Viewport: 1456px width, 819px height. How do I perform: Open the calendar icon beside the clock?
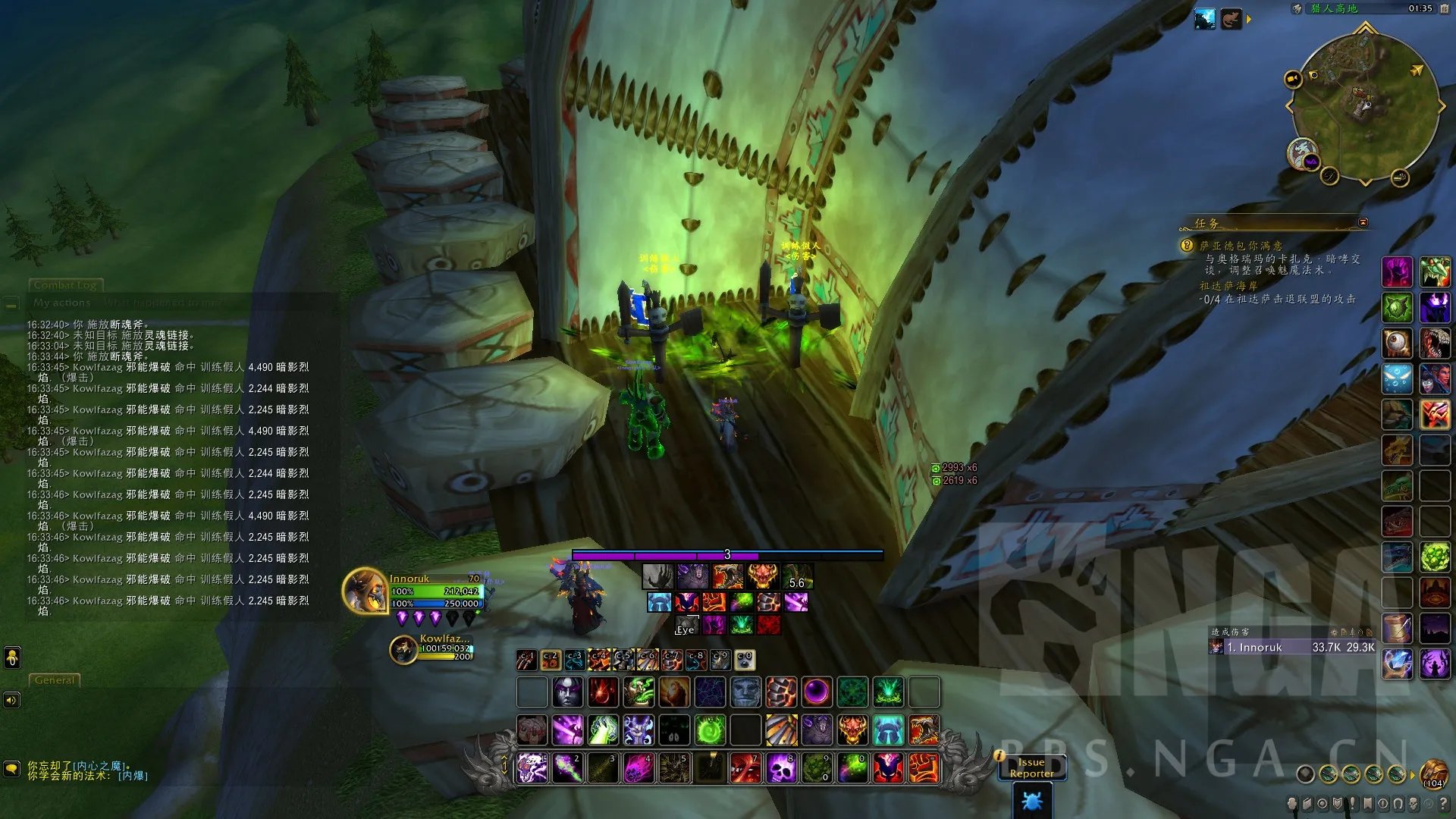click(x=1445, y=8)
